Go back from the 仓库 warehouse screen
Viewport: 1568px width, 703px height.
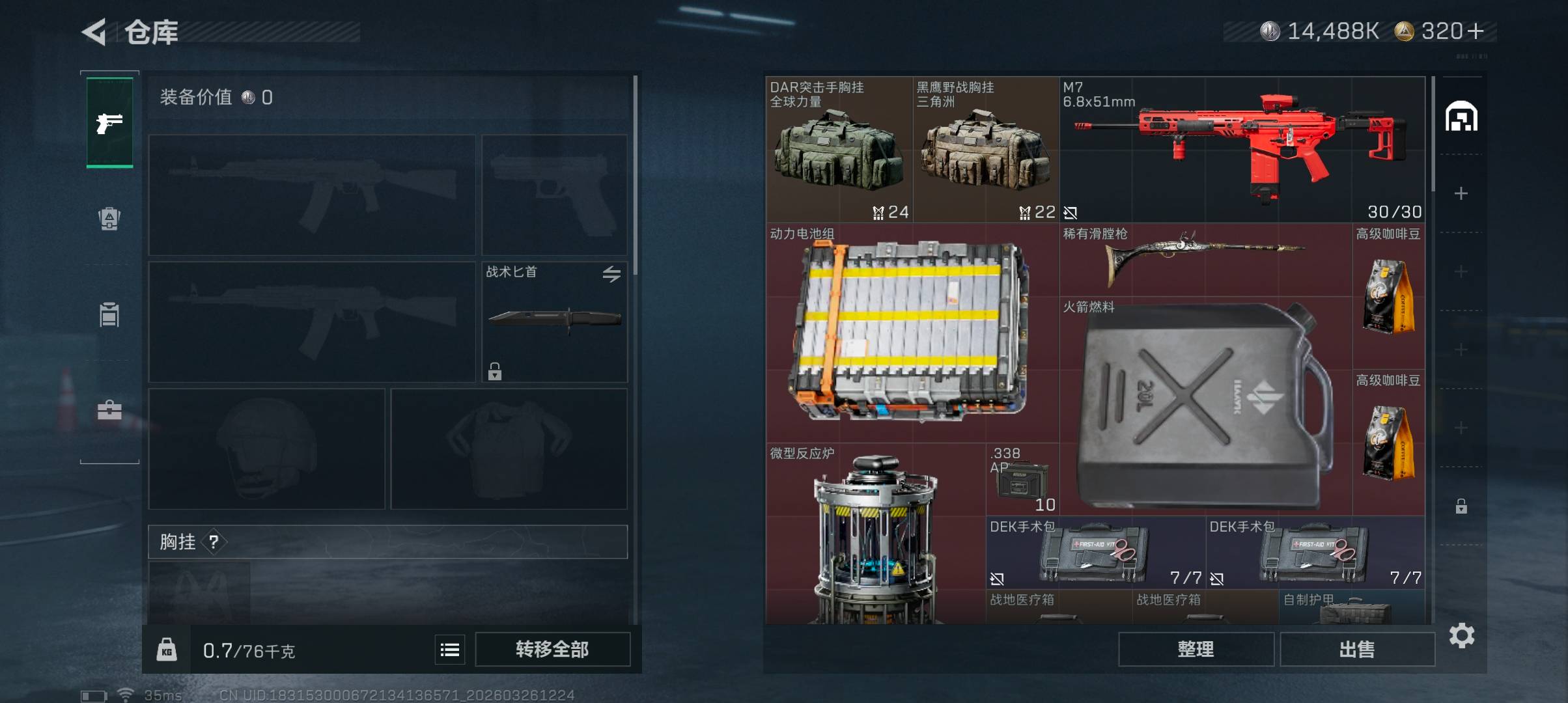point(95,32)
